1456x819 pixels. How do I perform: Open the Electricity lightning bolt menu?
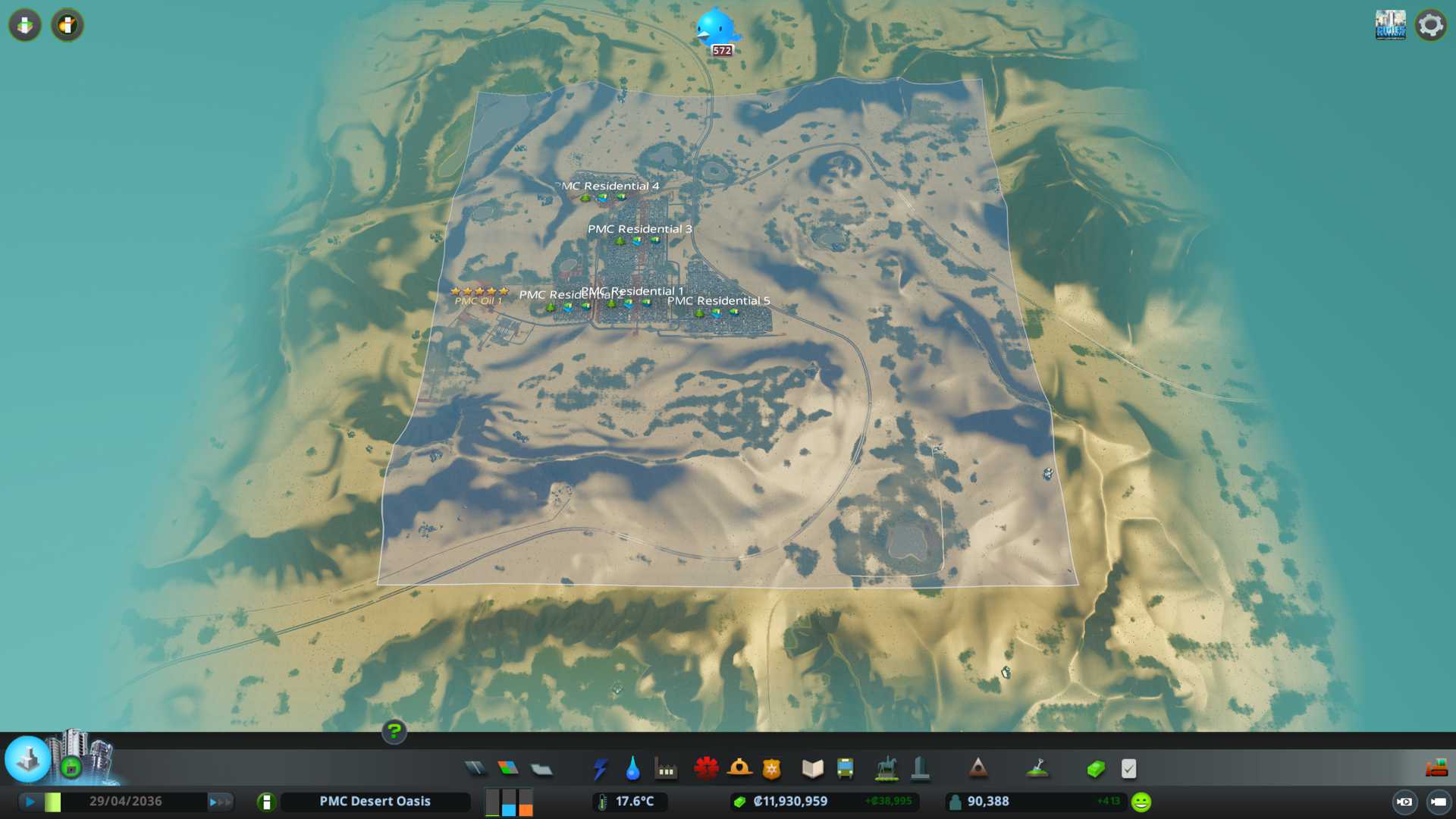600,769
